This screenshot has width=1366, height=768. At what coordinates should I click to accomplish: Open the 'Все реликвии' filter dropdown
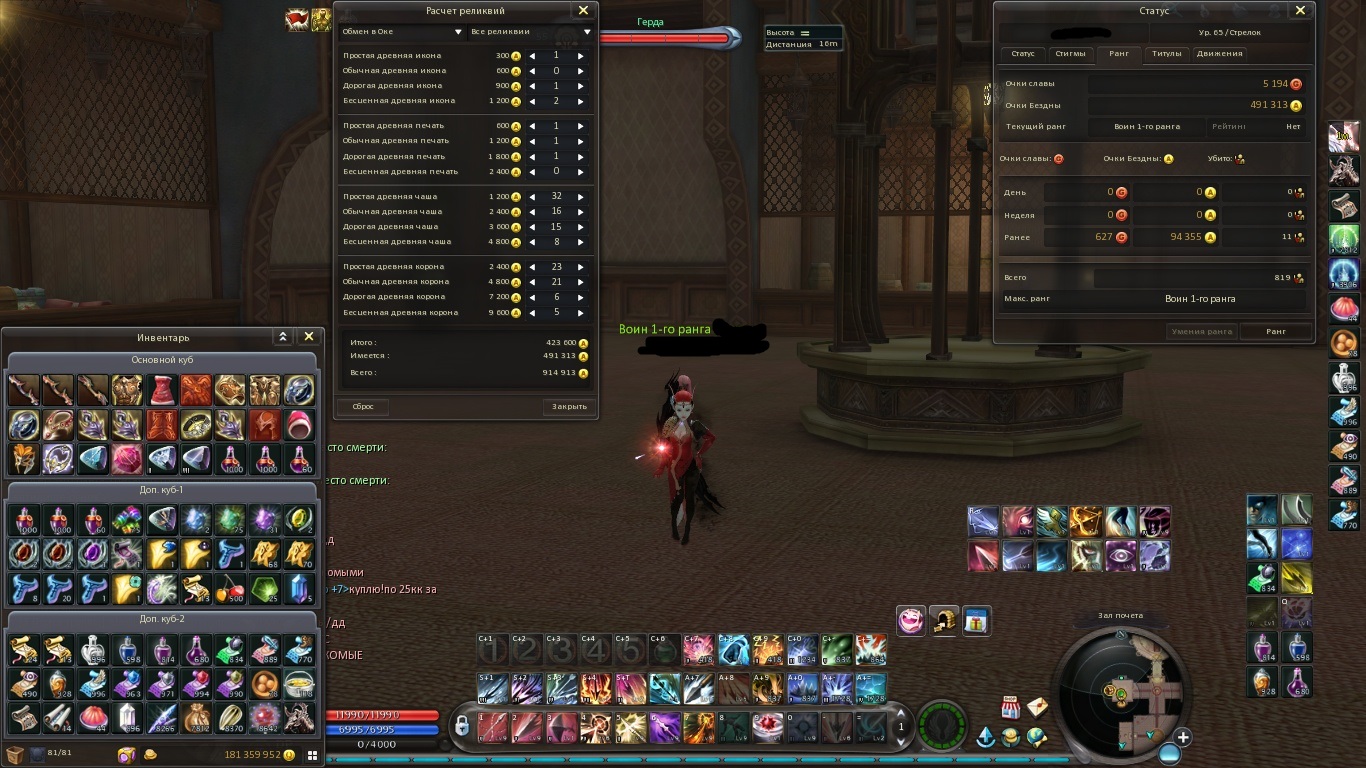point(530,32)
